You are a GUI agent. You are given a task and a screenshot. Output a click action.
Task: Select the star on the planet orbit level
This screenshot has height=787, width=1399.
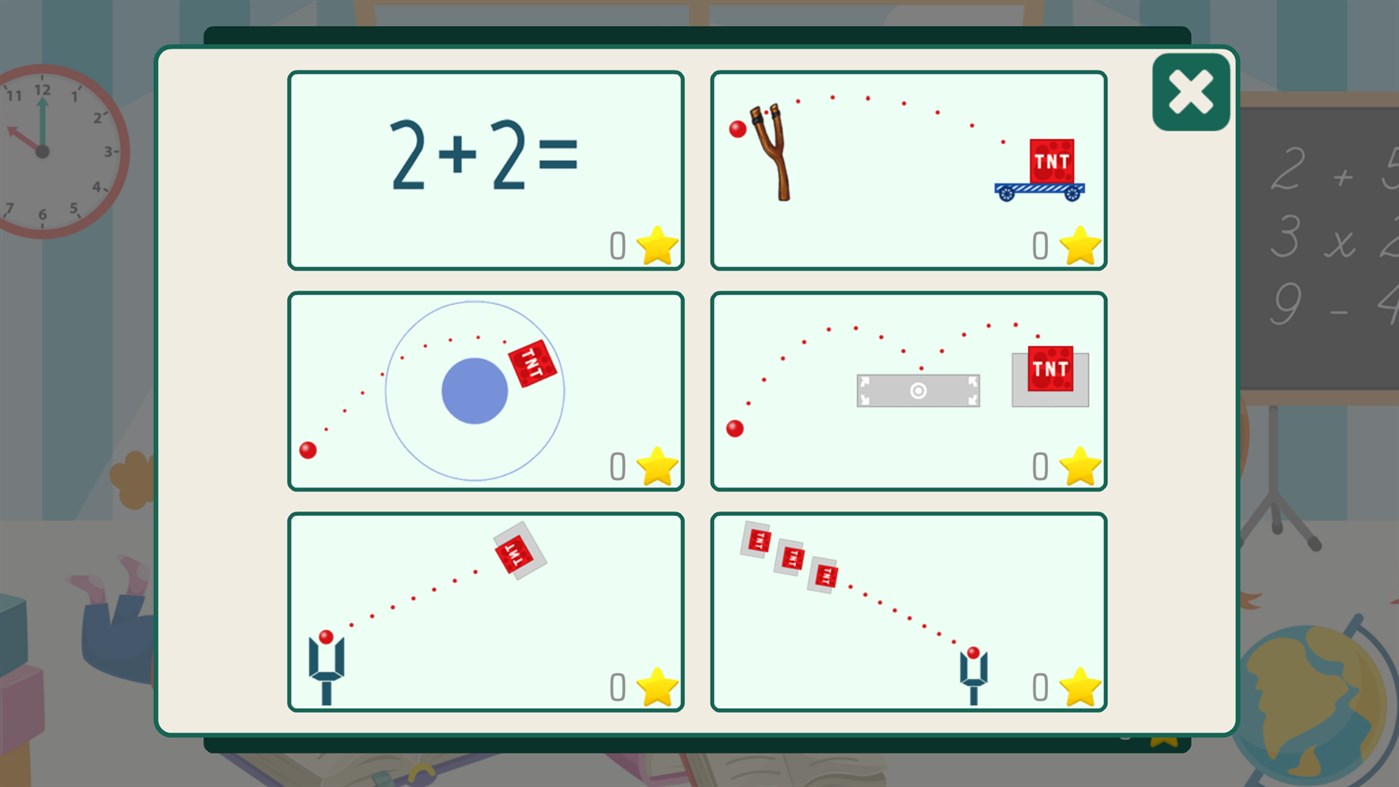[655, 465]
